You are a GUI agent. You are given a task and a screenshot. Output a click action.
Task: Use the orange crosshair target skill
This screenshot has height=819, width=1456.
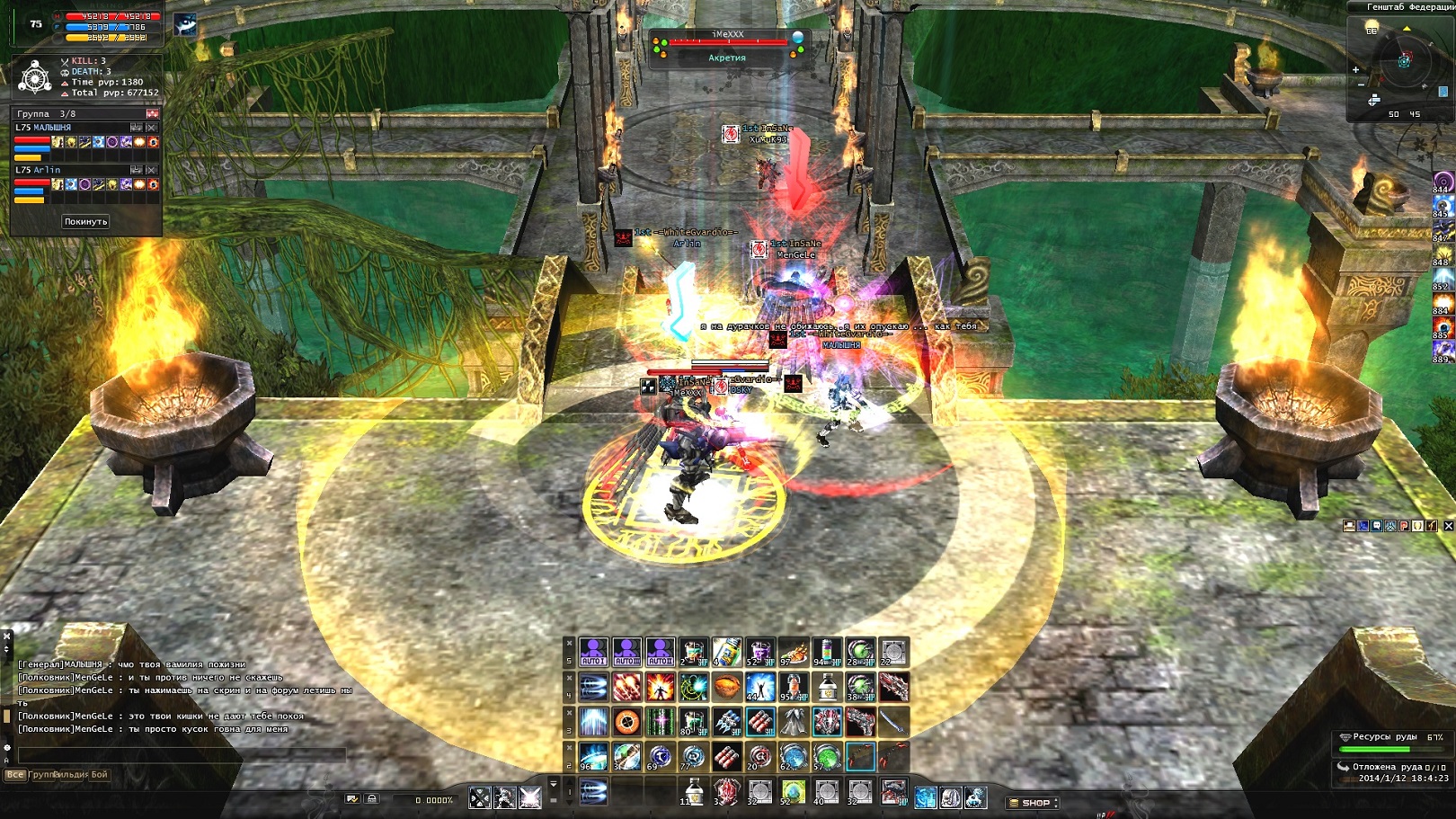tap(627, 722)
